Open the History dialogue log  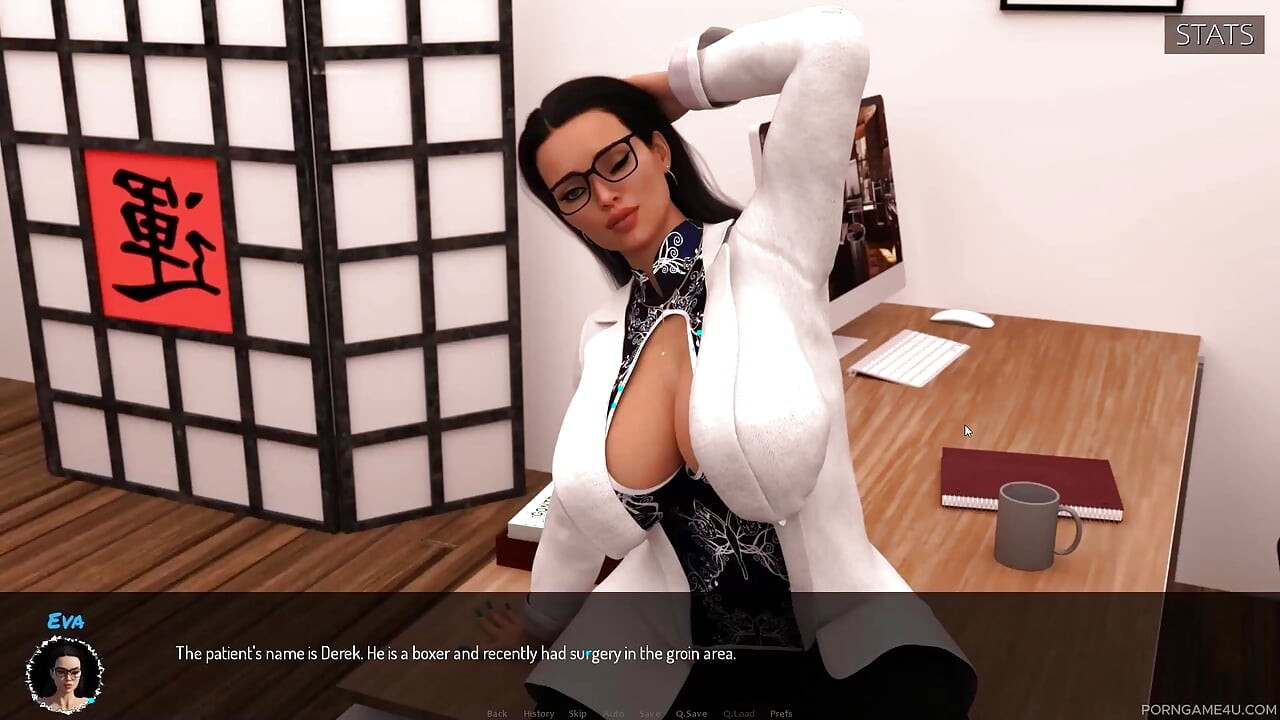pyautogui.click(x=539, y=713)
